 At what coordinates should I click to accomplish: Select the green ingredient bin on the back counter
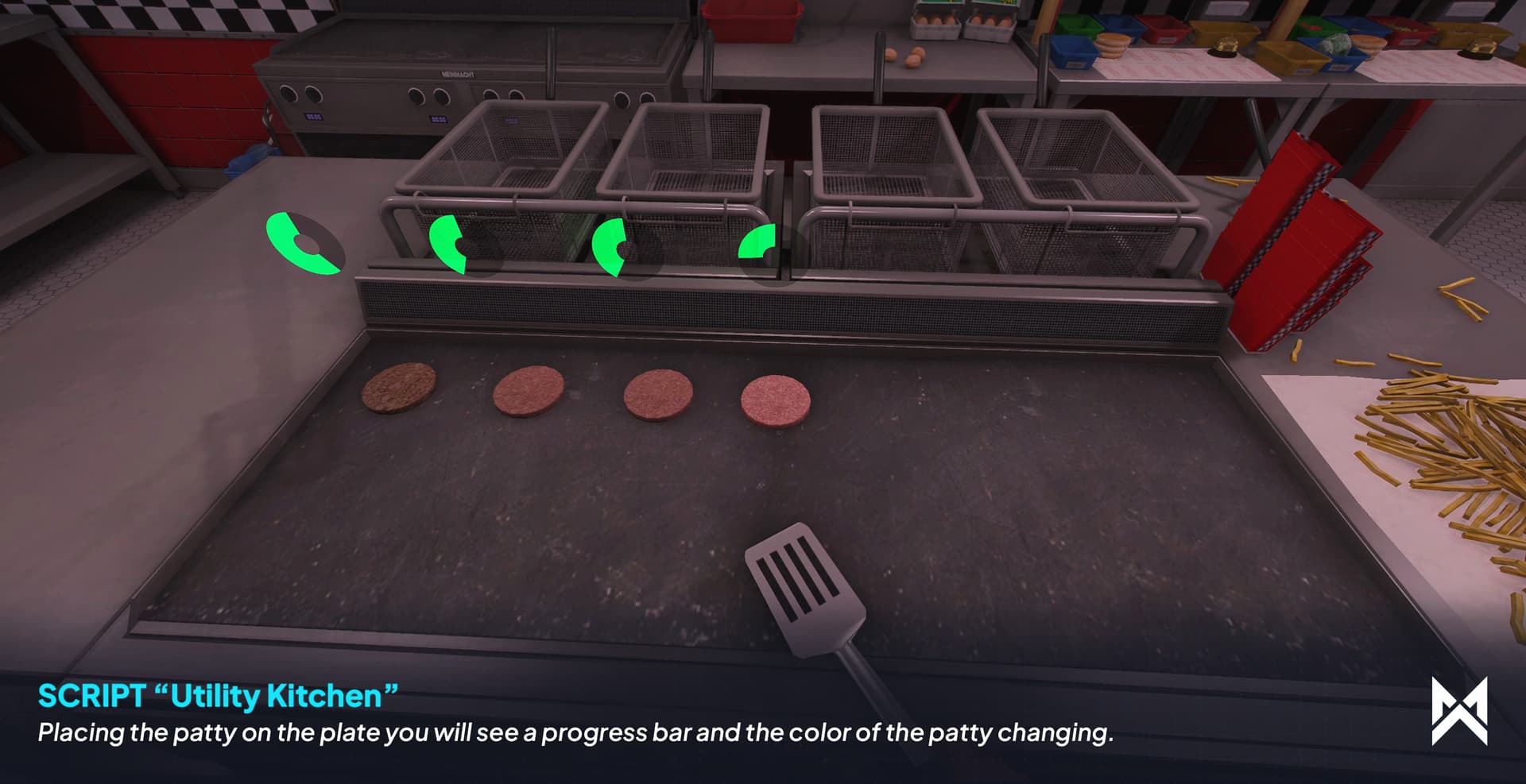pos(1078,25)
